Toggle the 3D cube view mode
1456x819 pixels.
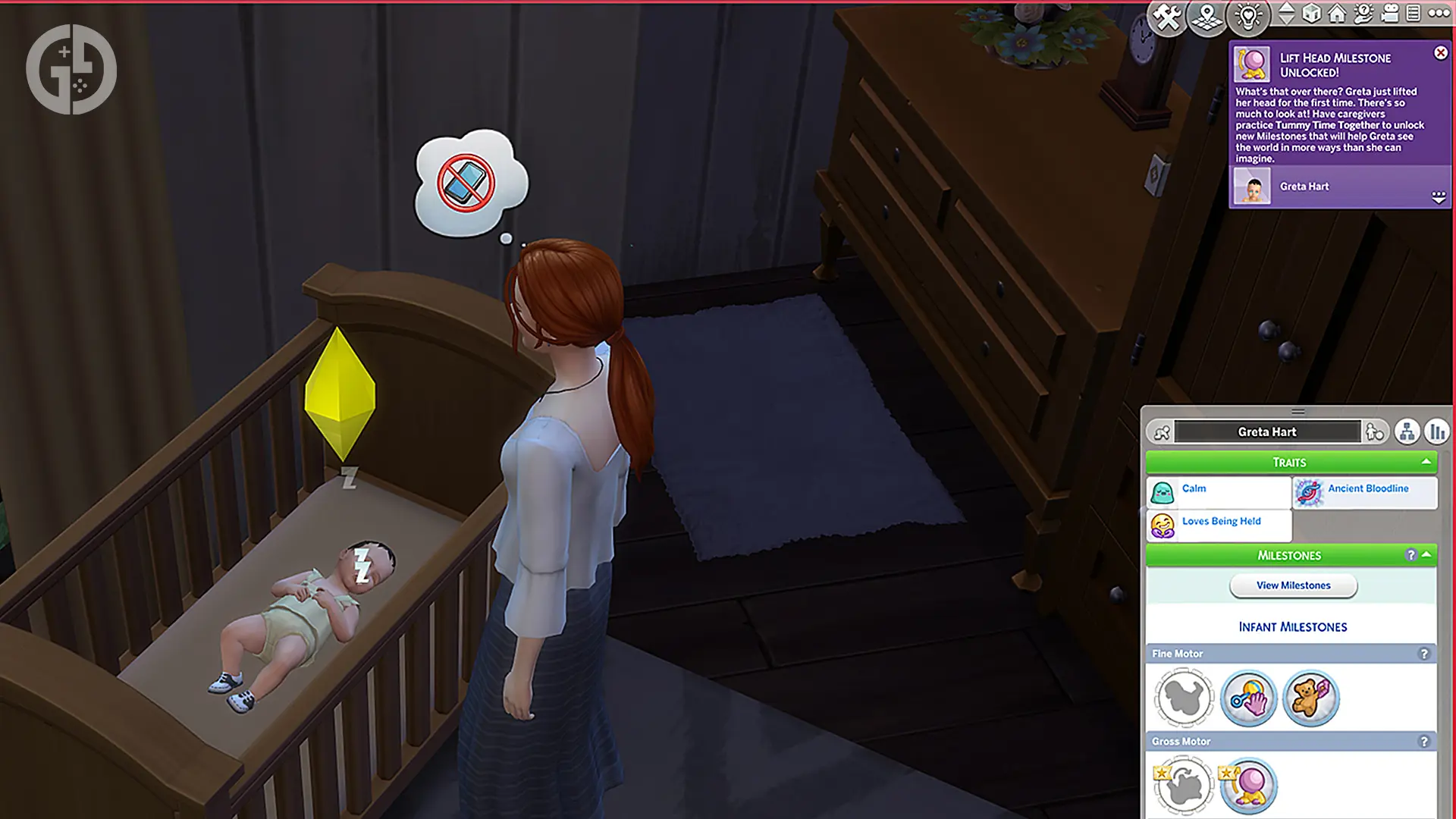(x=1311, y=14)
